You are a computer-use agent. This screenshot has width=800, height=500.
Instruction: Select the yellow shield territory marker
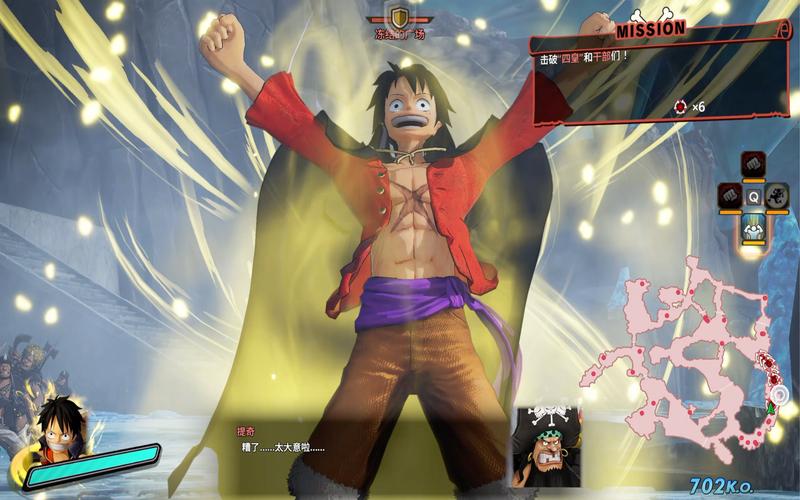tap(400, 16)
